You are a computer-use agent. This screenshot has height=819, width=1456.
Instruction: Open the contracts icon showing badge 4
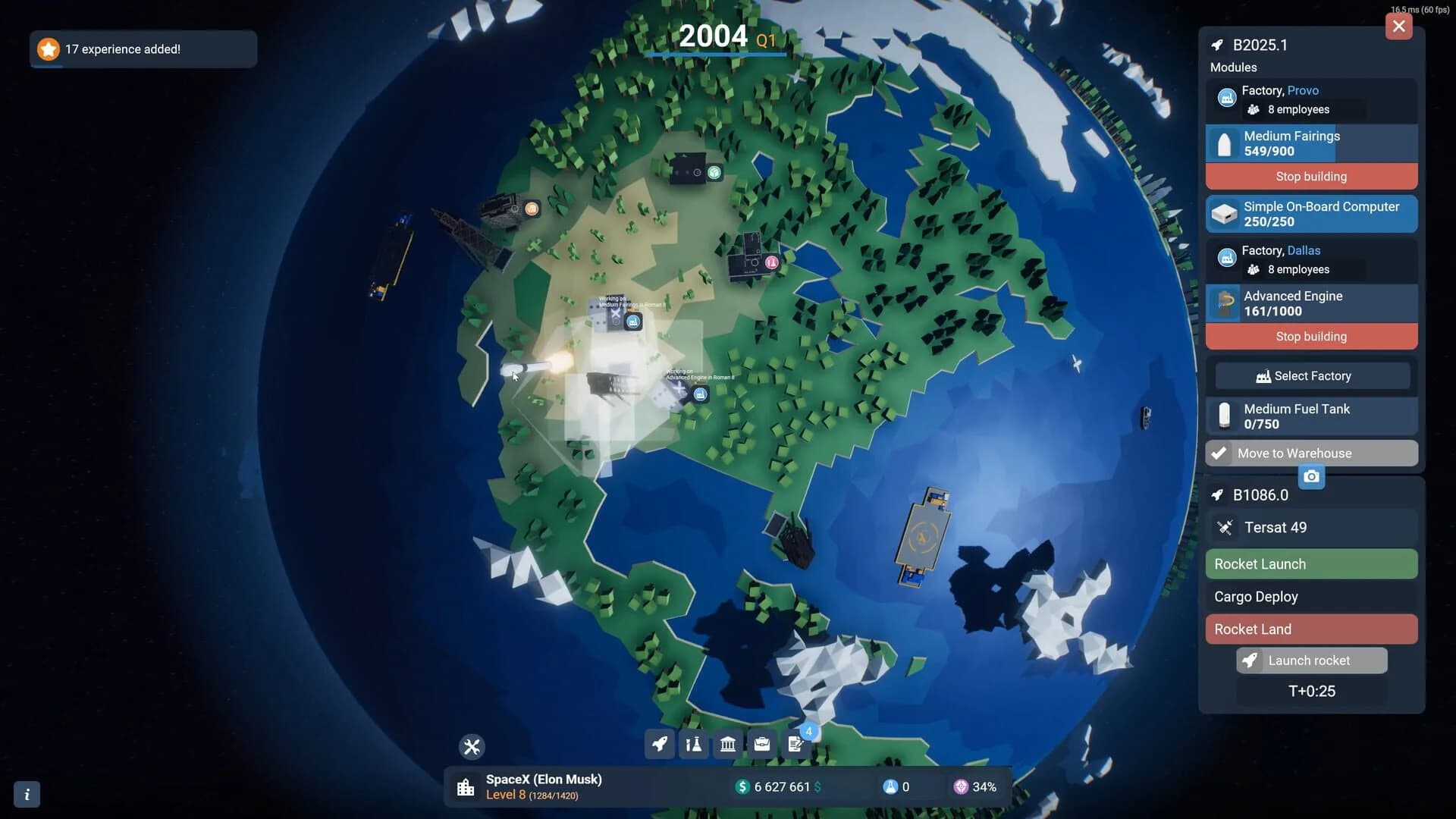[795, 745]
